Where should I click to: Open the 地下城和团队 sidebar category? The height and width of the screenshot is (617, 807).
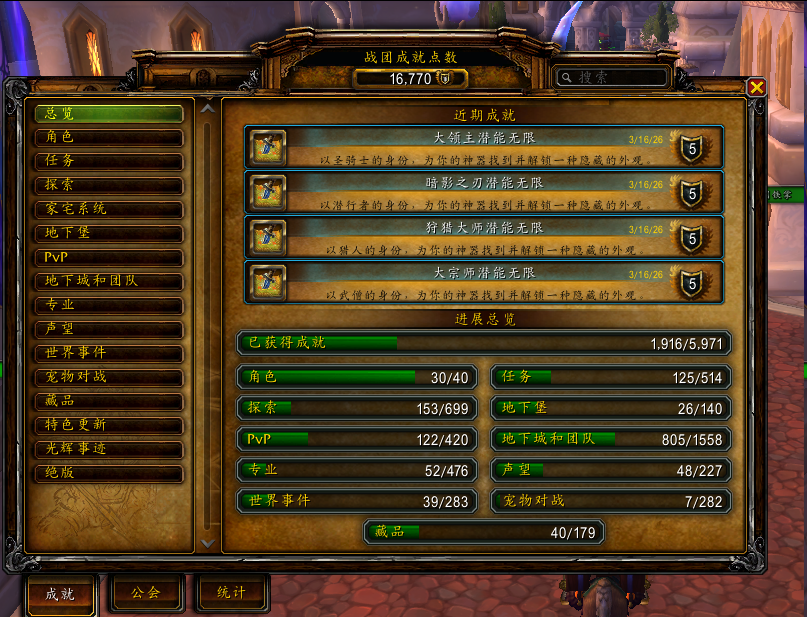(x=109, y=281)
